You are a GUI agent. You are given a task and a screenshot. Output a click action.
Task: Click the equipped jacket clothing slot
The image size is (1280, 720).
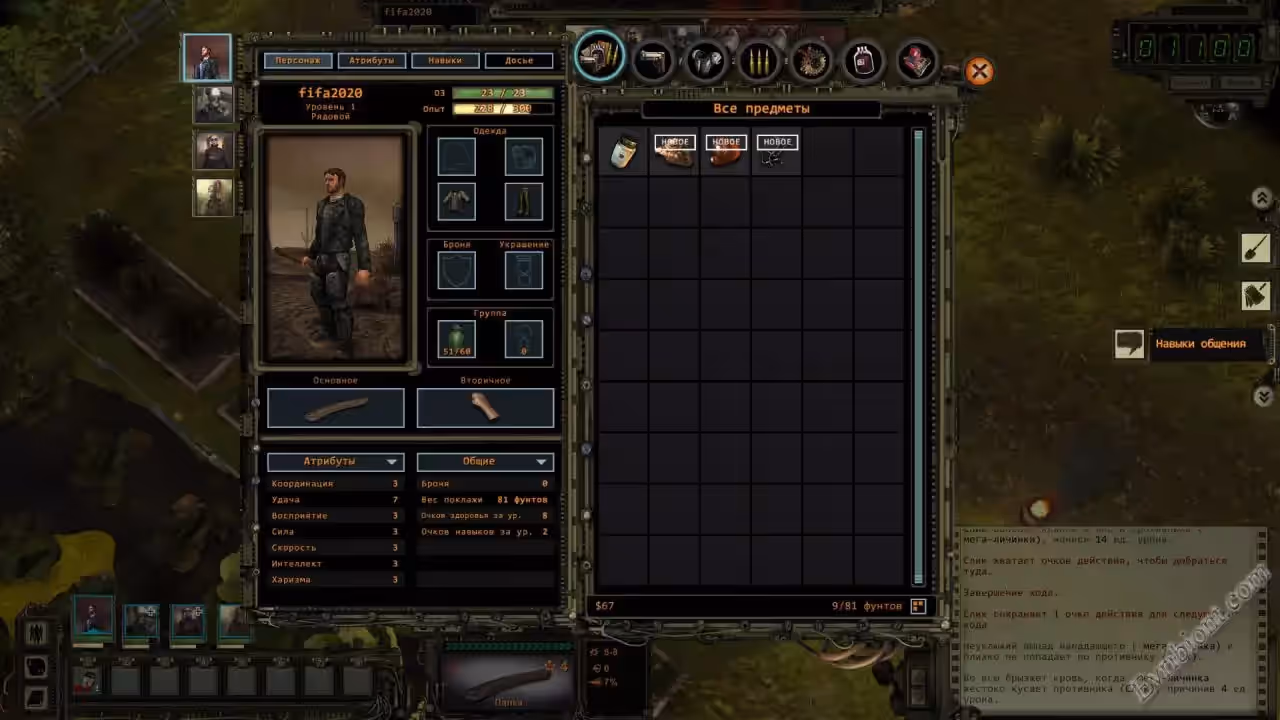coord(457,201)
